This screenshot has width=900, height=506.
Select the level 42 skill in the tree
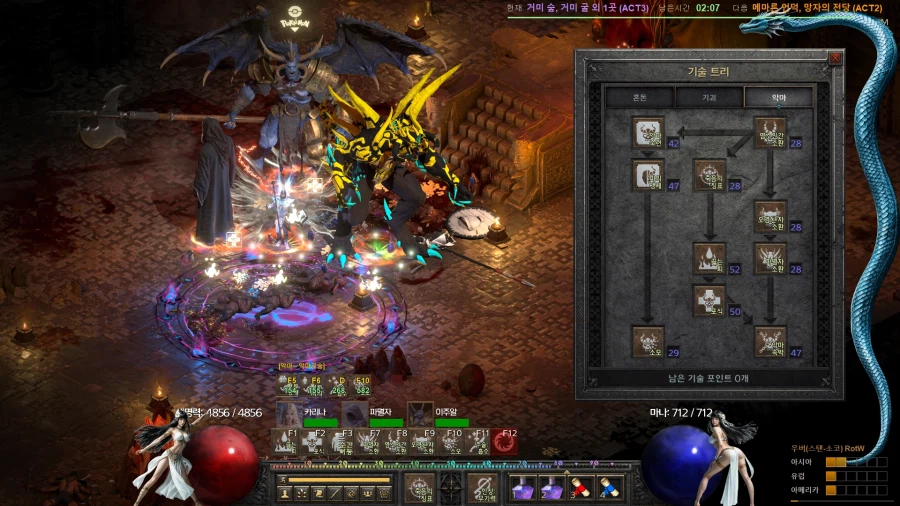648,134
